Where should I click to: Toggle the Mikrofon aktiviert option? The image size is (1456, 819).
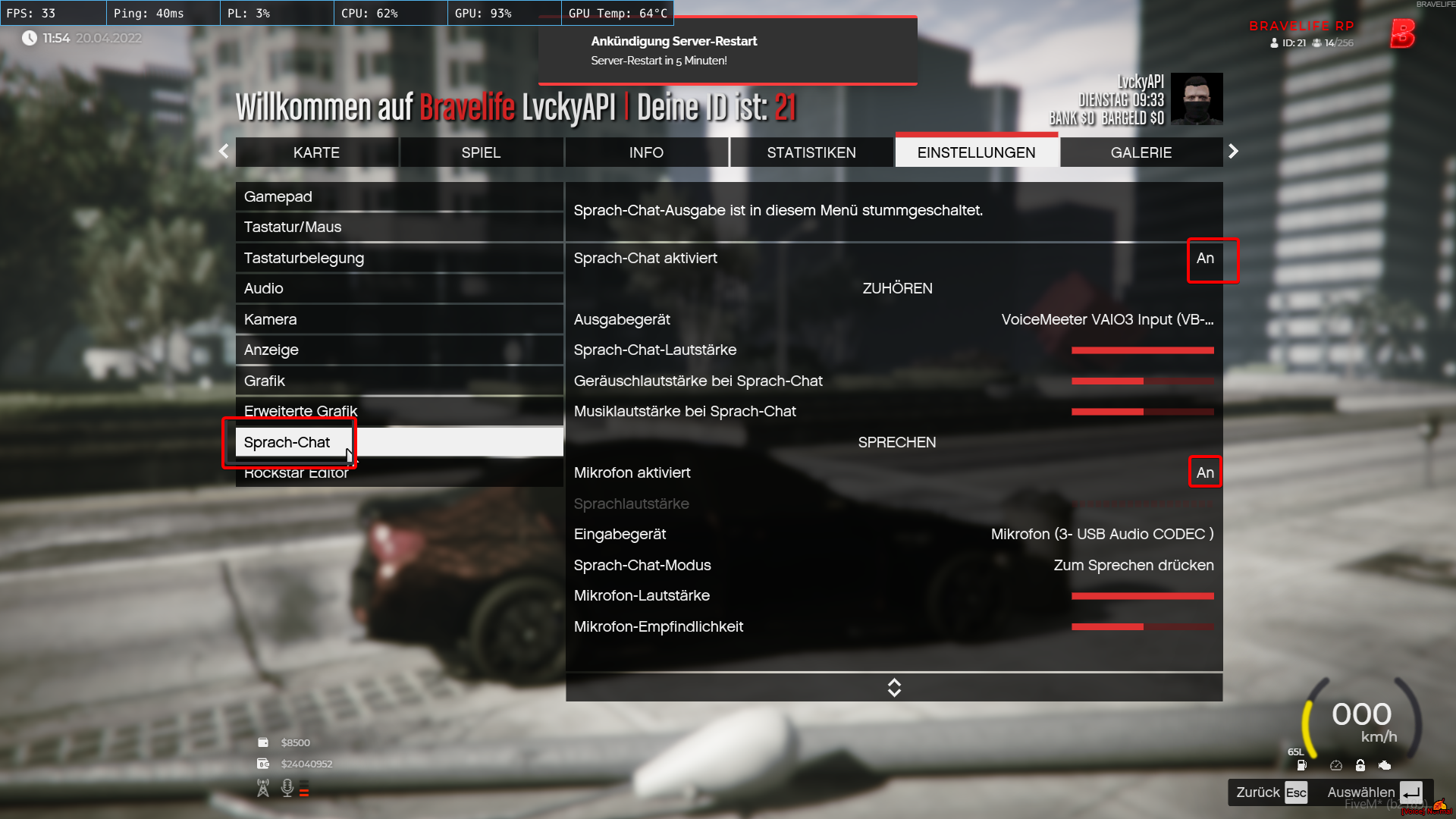pyautogui.click(x=1204, y=472)
